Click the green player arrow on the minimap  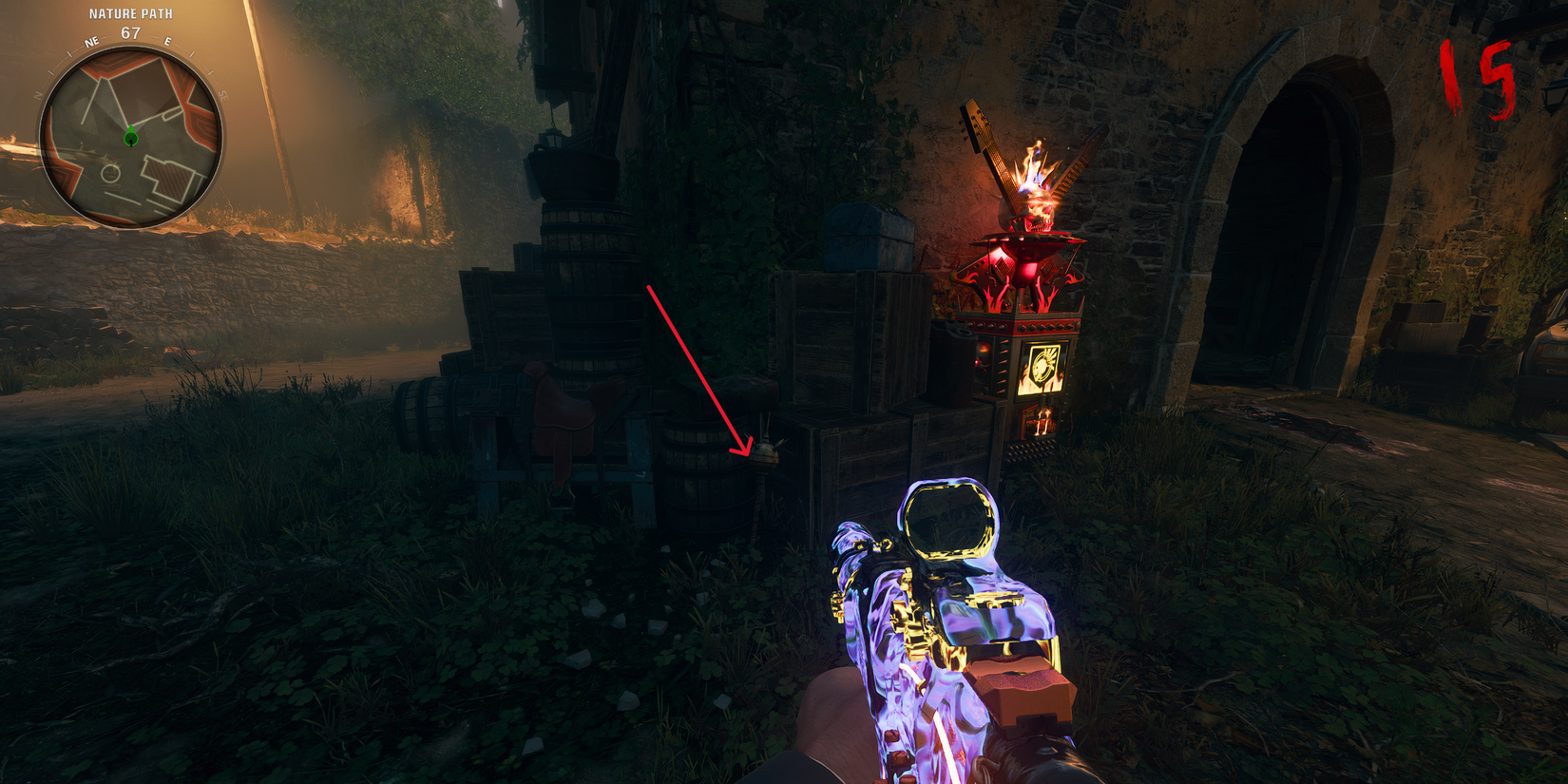[130, 136]
